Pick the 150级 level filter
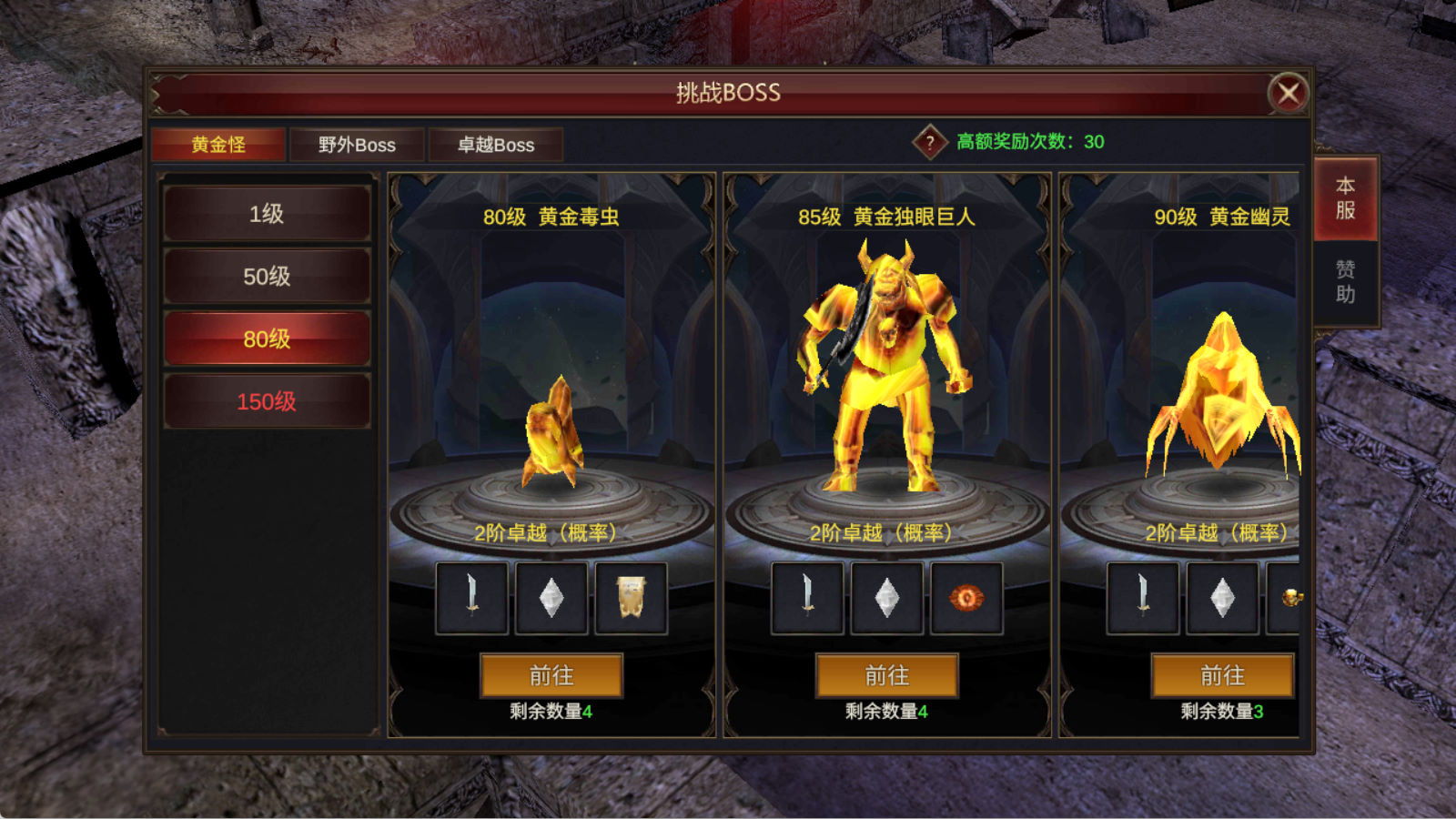This screenshot has height=819, width=1456. pos(267,401)
